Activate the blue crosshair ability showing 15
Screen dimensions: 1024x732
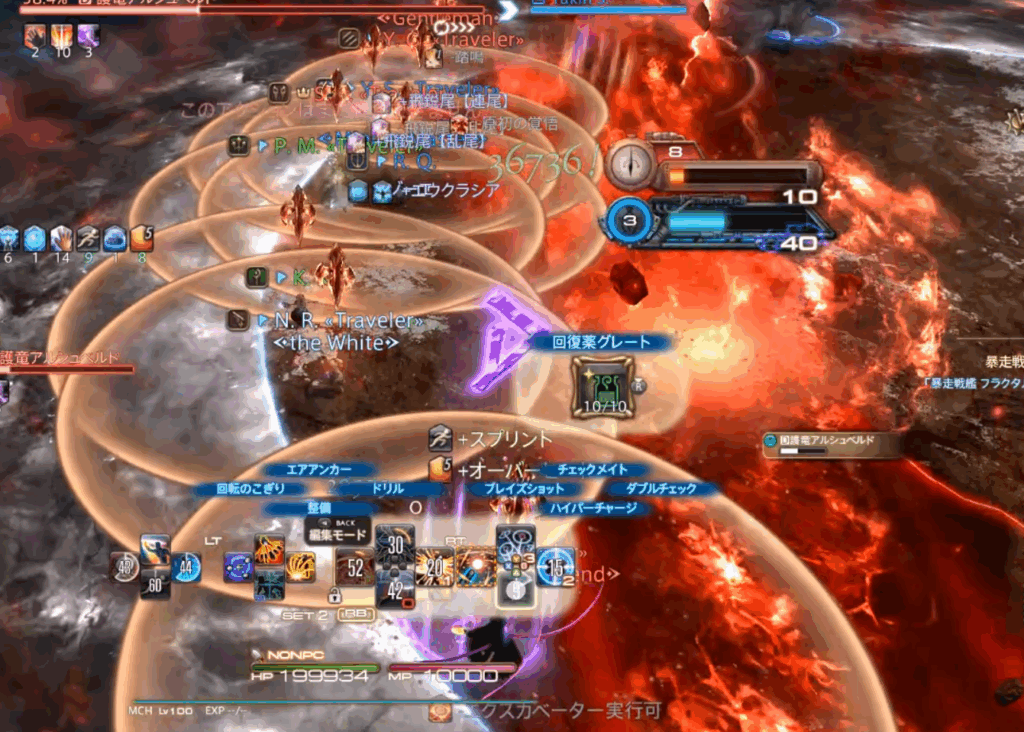click(x=556, y=567)
